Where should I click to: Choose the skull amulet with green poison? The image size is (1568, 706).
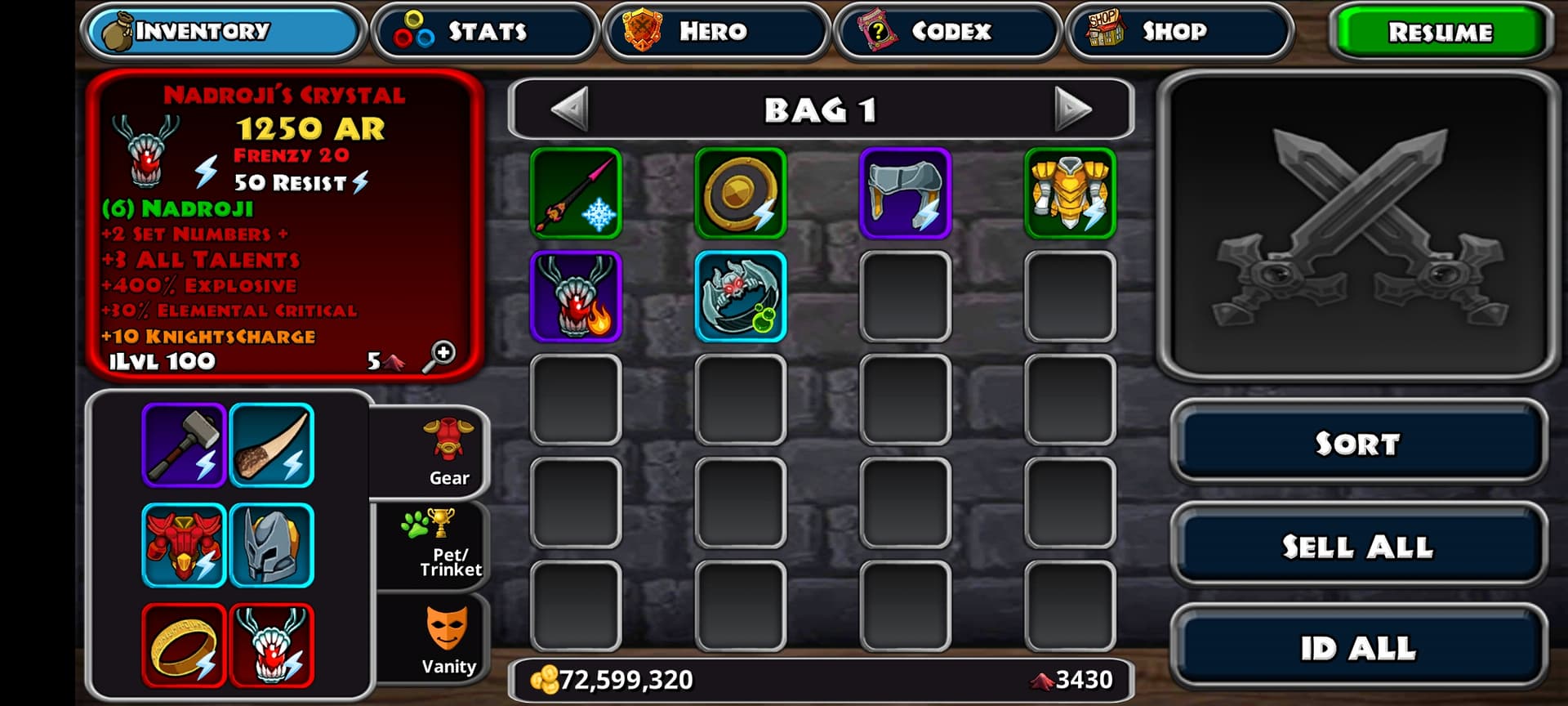(741, 297)
